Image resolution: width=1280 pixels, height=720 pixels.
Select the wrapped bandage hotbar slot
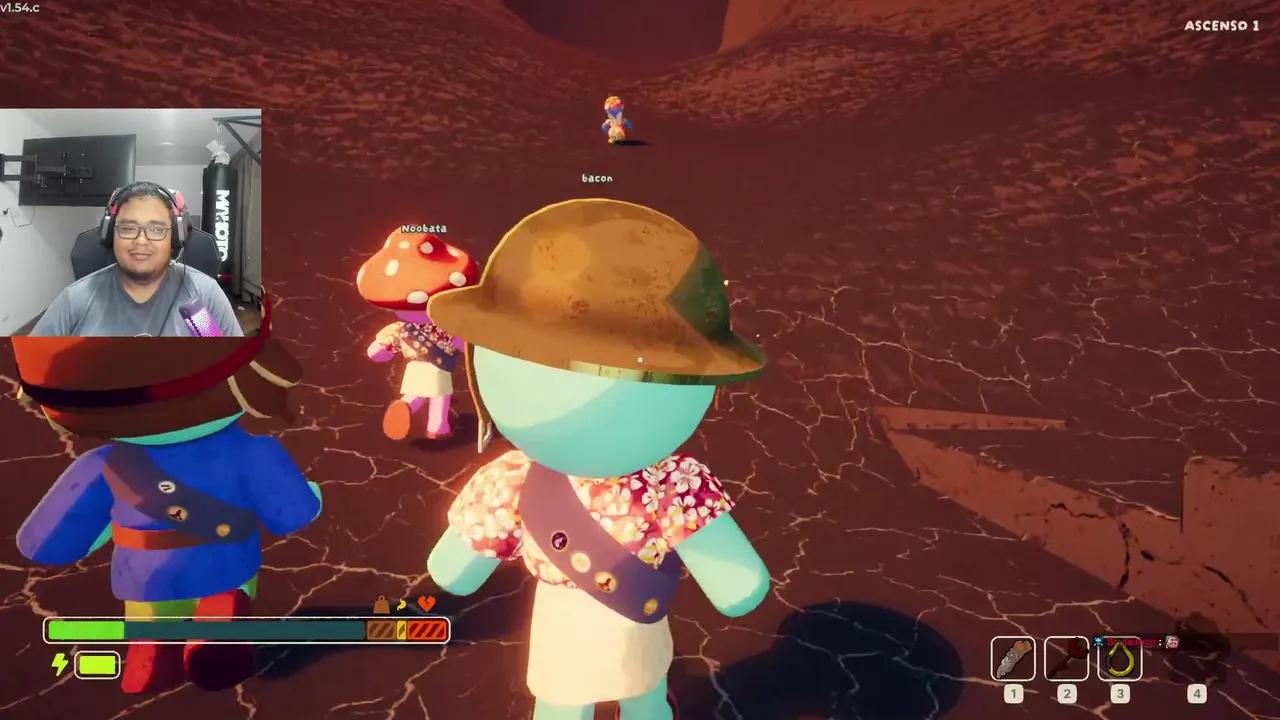click(1013, 658)
